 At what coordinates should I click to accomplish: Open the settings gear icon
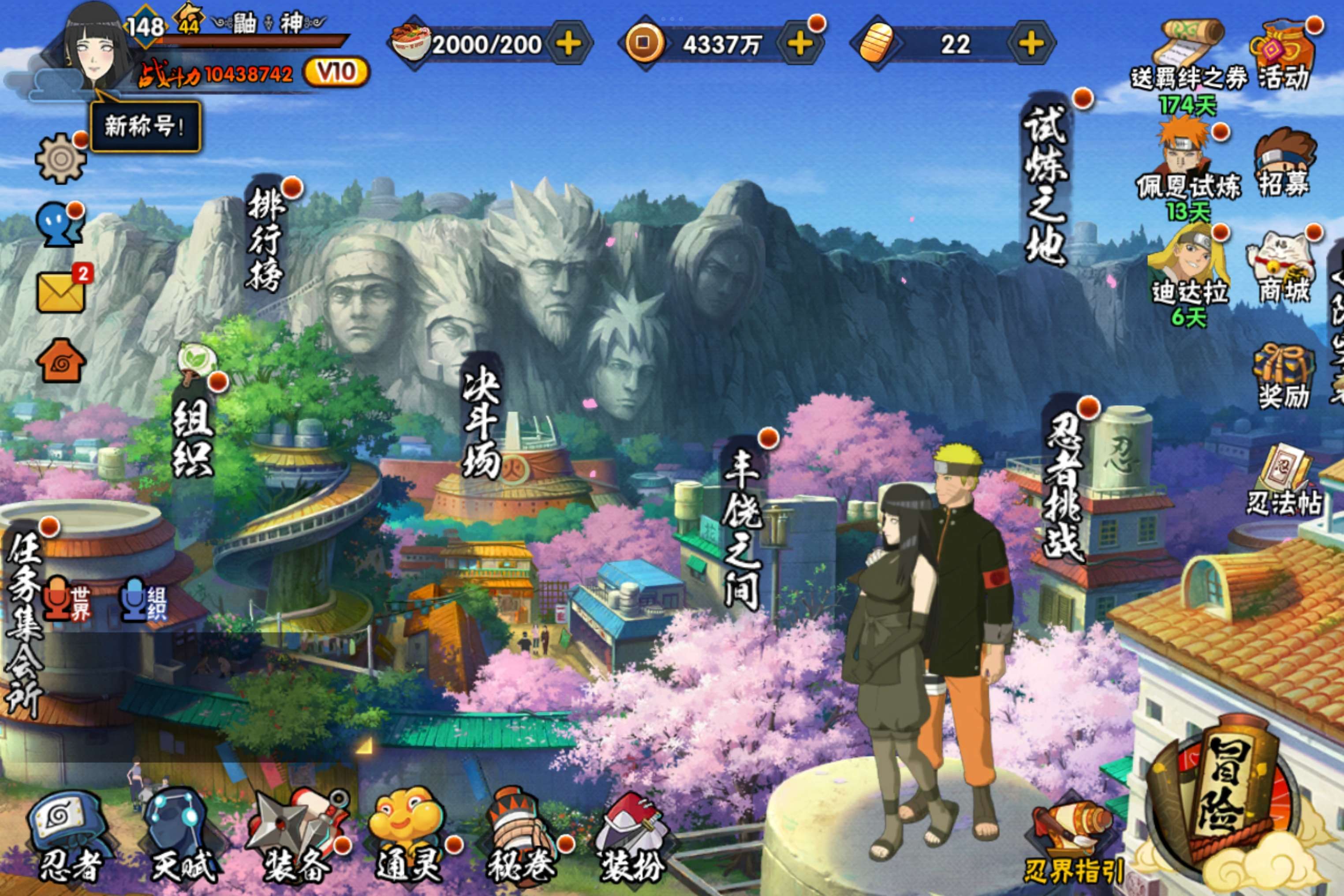point(60,158)
